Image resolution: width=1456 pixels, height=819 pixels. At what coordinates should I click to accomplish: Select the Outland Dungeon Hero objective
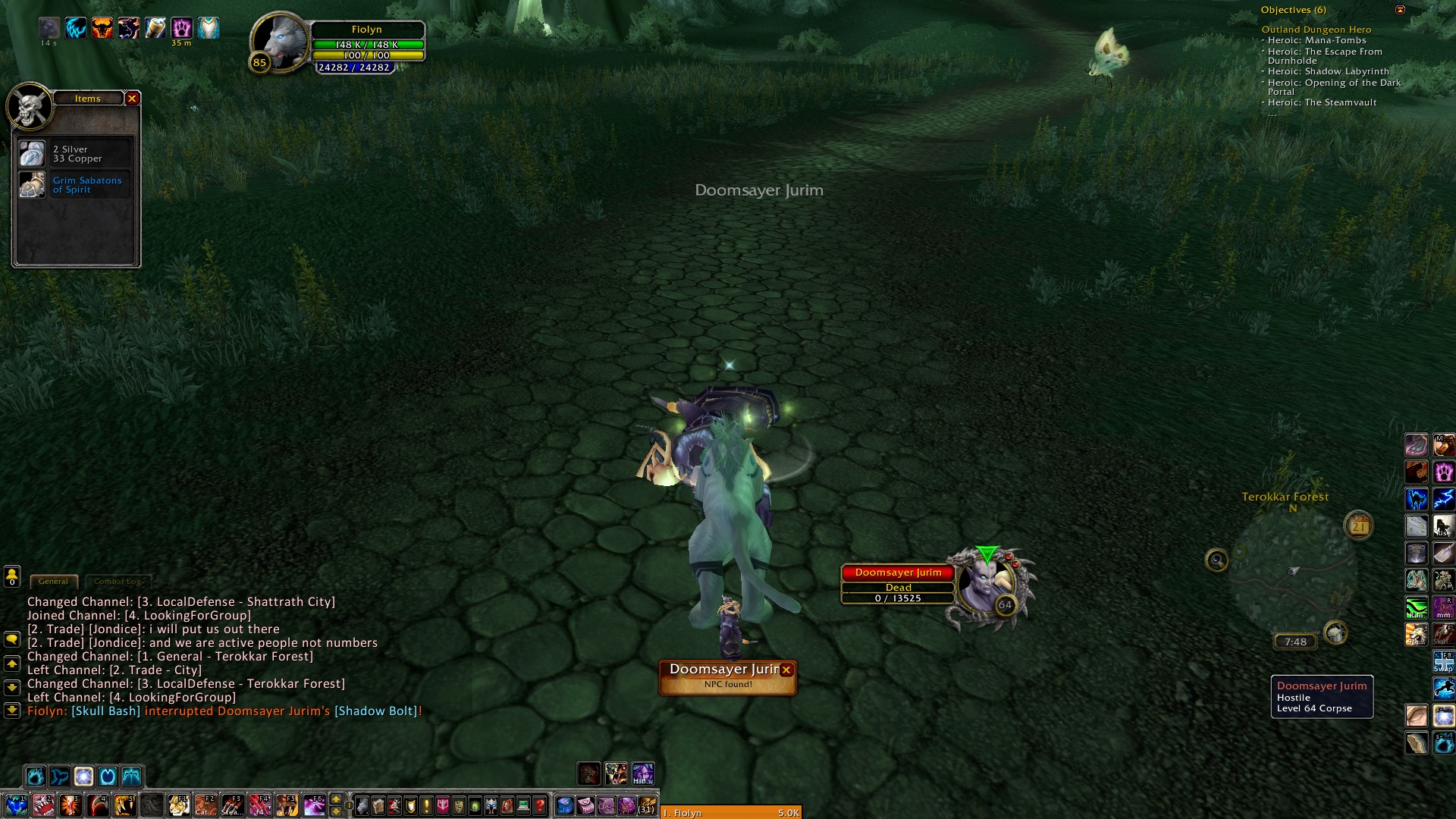pos(1316,30)
